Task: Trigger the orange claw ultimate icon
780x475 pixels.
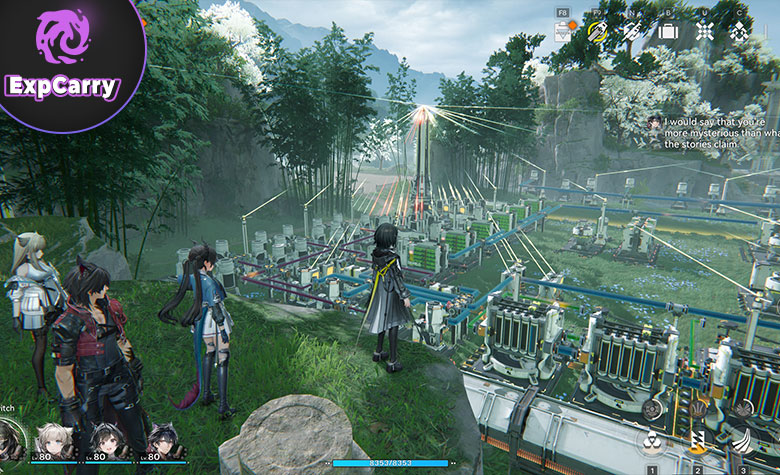Action: click(x=697, y=409)
